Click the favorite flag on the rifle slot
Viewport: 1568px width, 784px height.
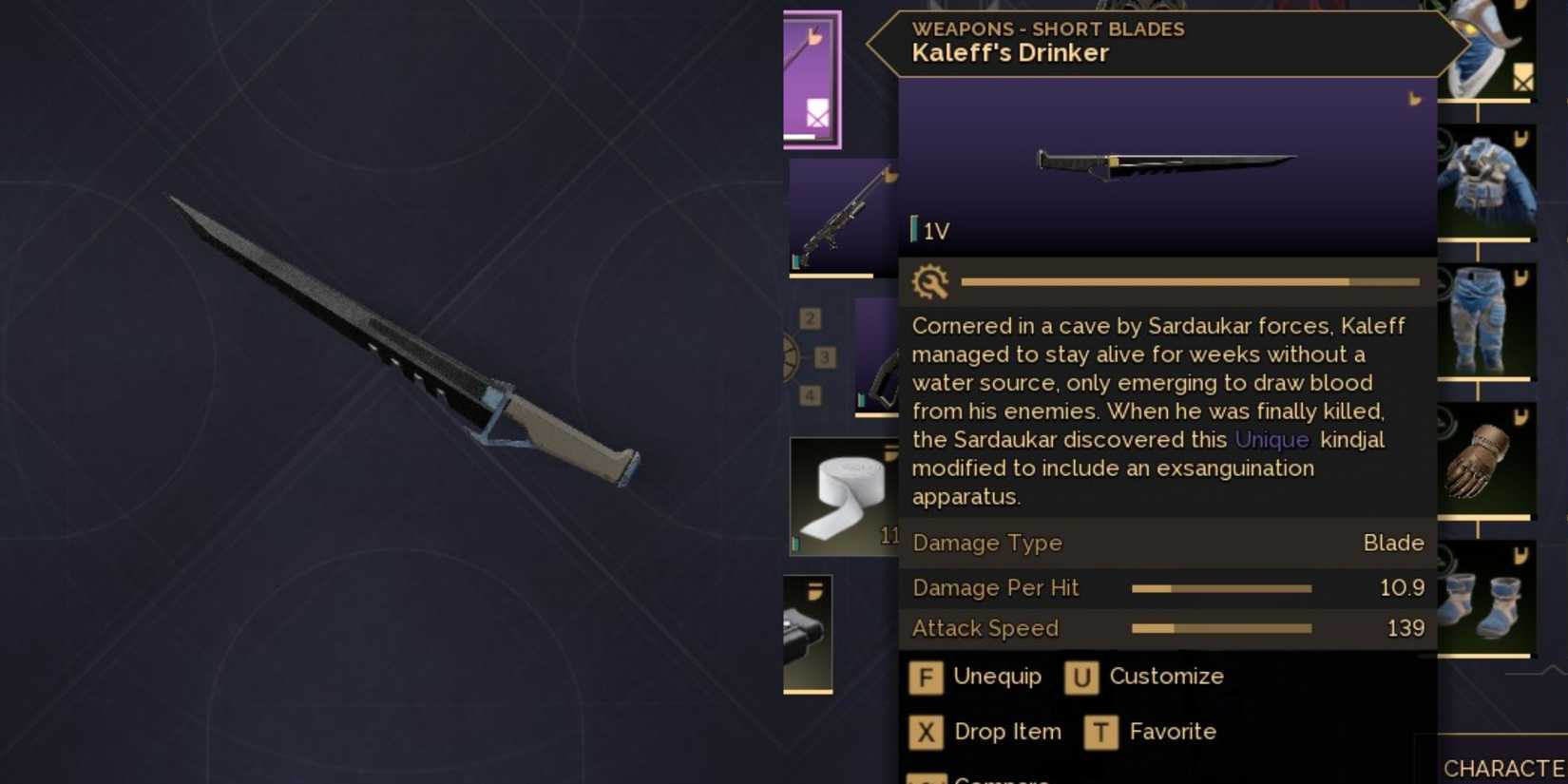point(891,176)
